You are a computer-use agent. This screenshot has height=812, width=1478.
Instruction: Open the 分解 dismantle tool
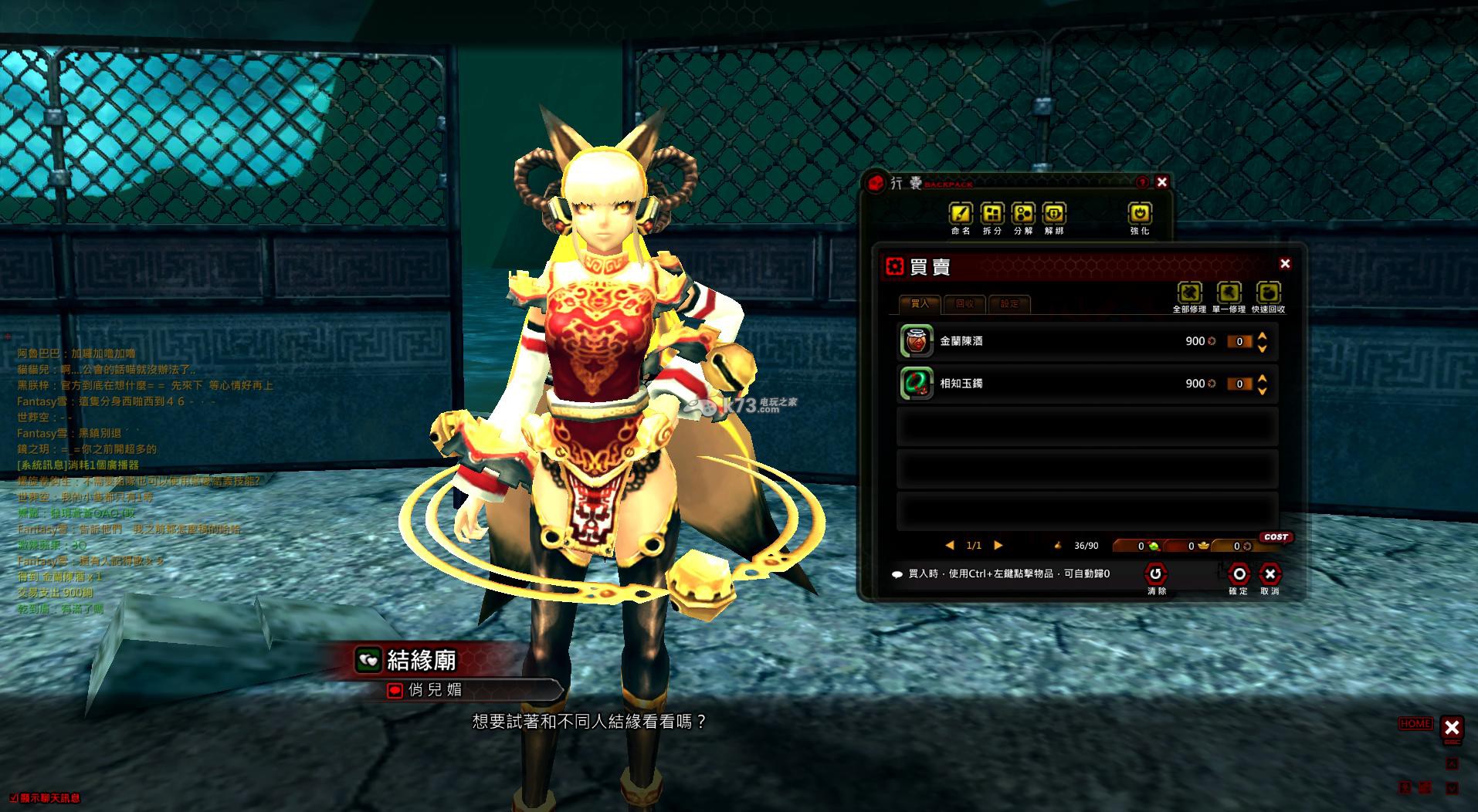click(x=1023, y=213)
